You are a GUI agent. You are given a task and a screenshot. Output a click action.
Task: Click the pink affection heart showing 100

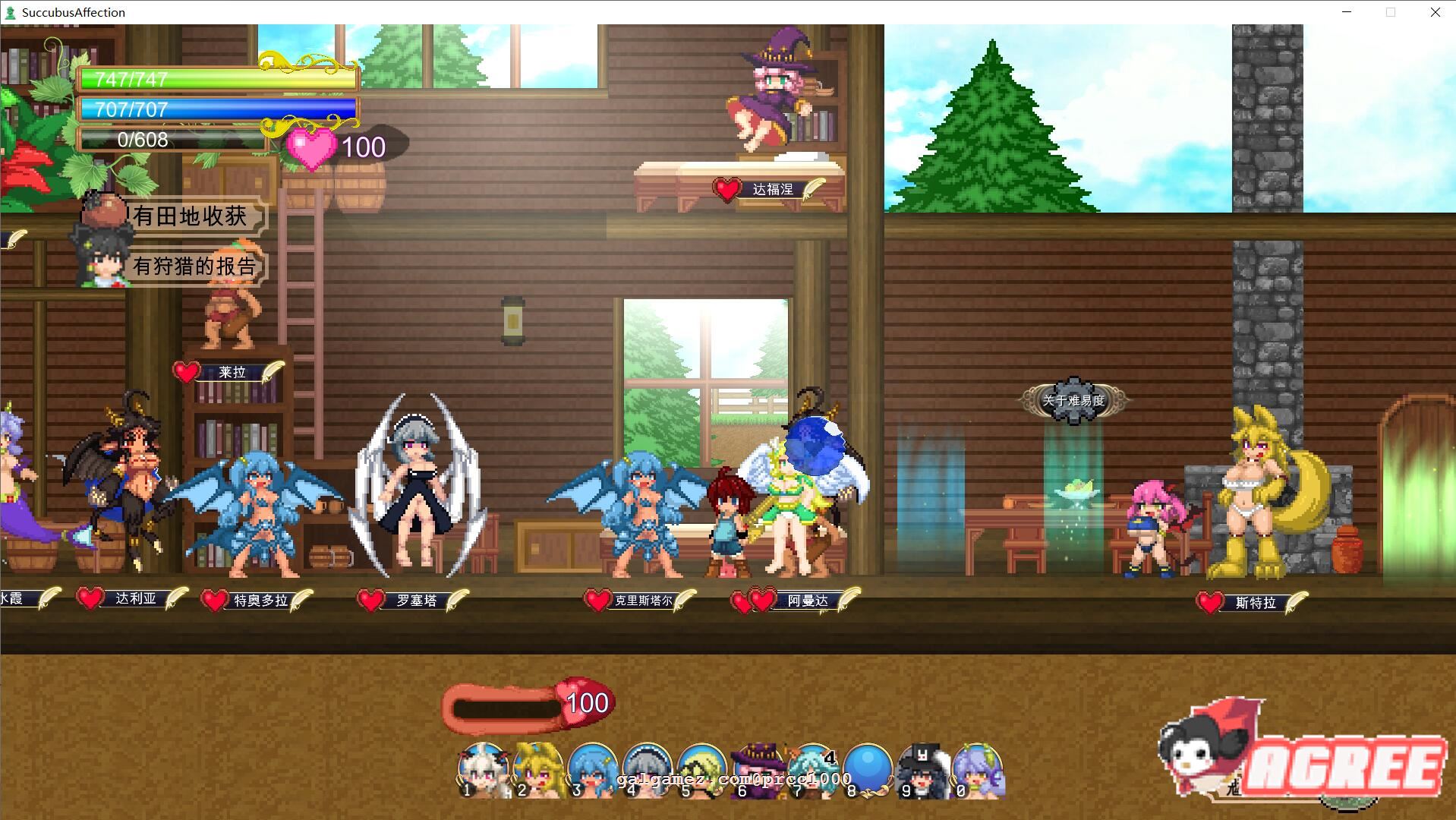click(311, 147)
